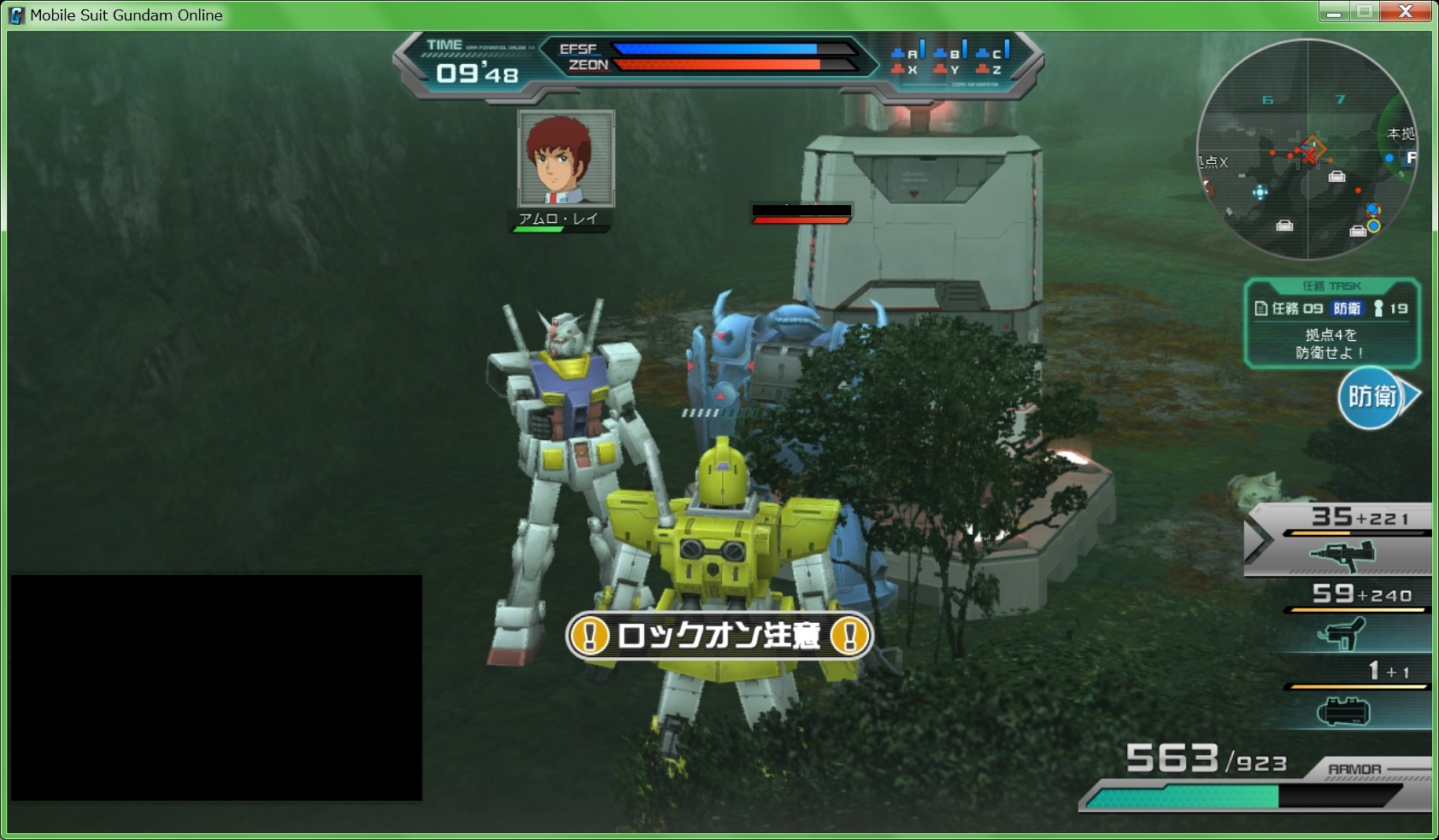
Task: Choose the handgun weapon slot
Action: point(1343,634)
